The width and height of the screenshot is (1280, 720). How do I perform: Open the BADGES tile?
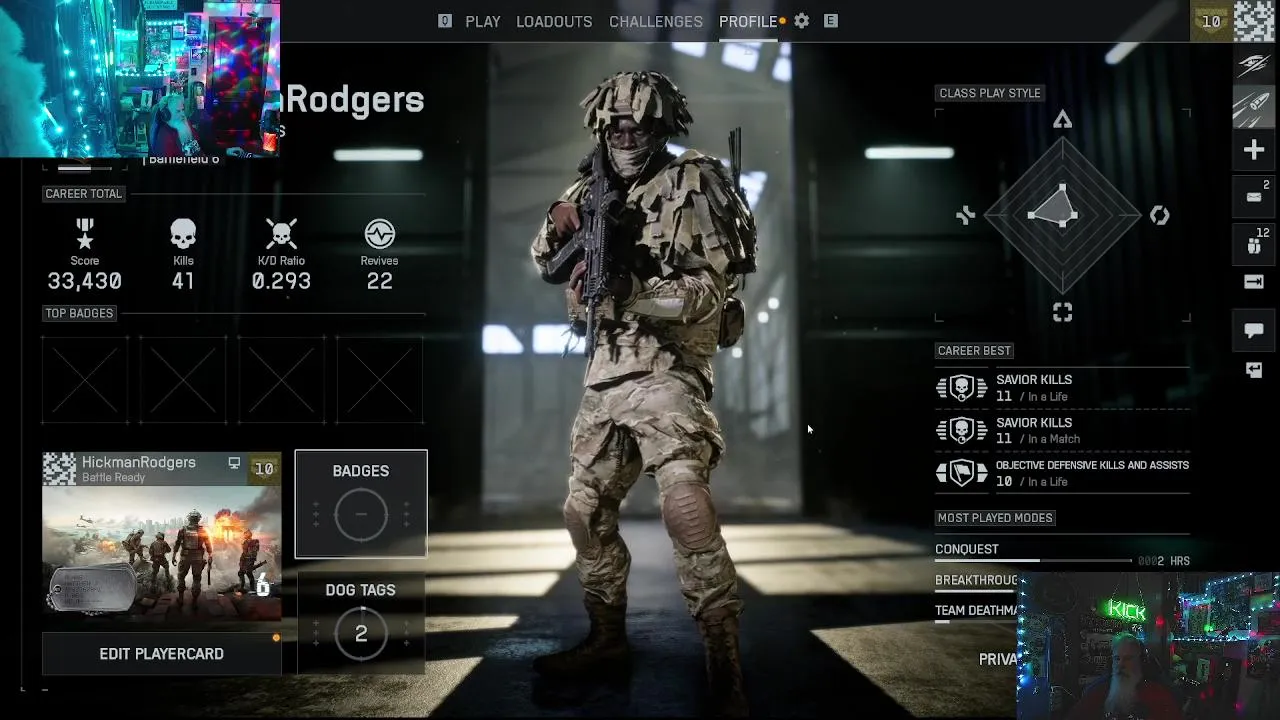(x=361, y=504)
